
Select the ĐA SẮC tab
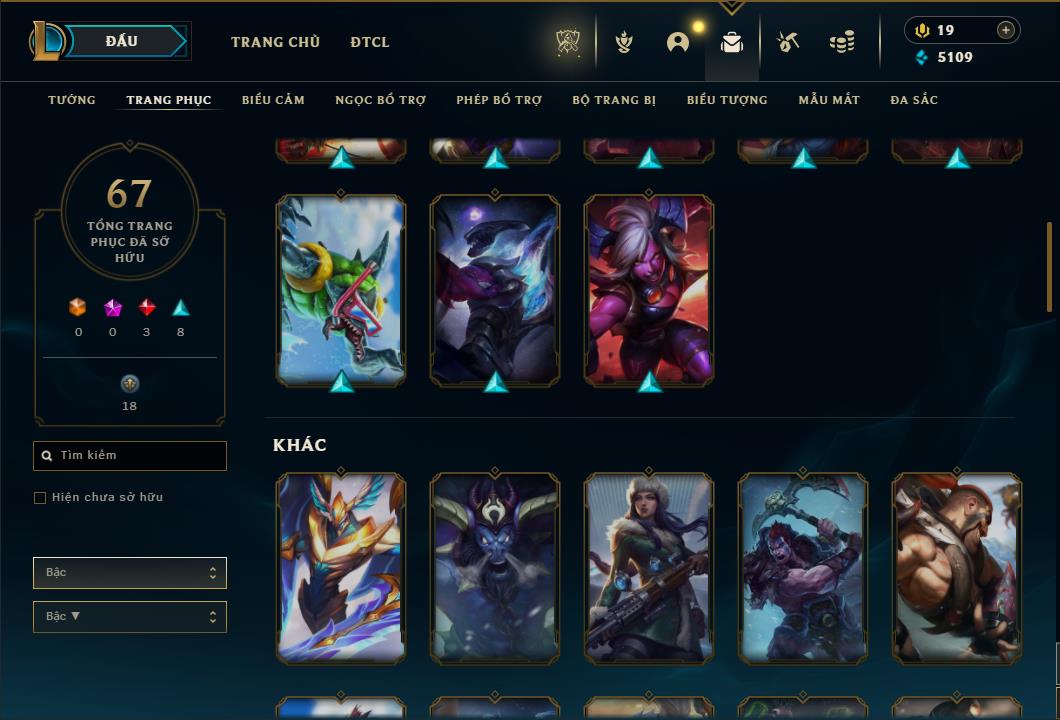(x=914, y=100)
